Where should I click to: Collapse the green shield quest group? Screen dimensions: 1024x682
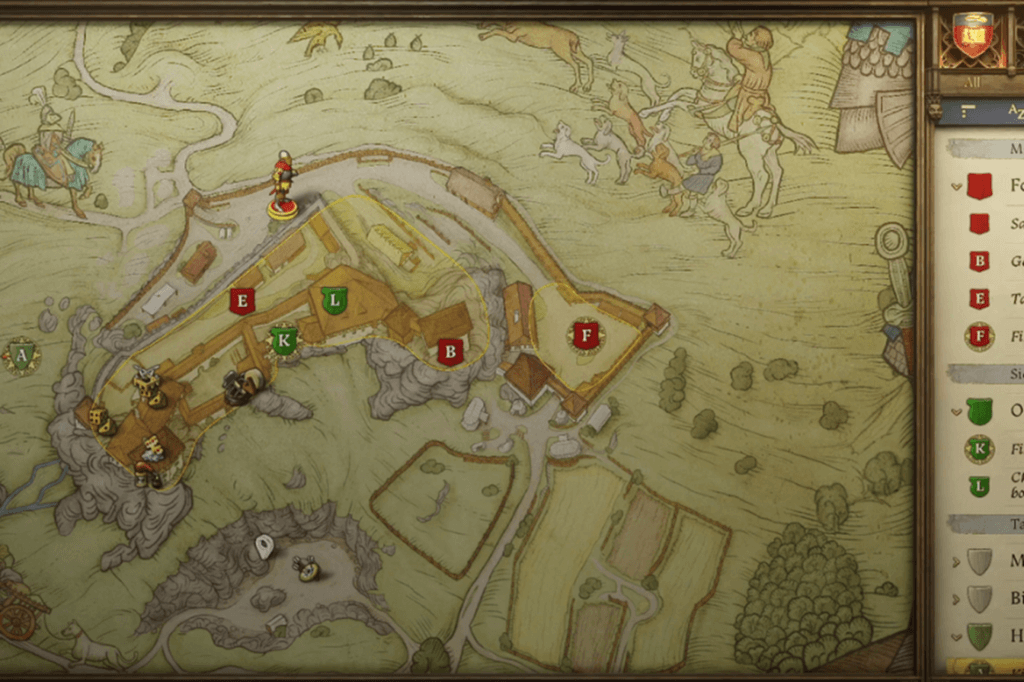[x=958, y=411]
